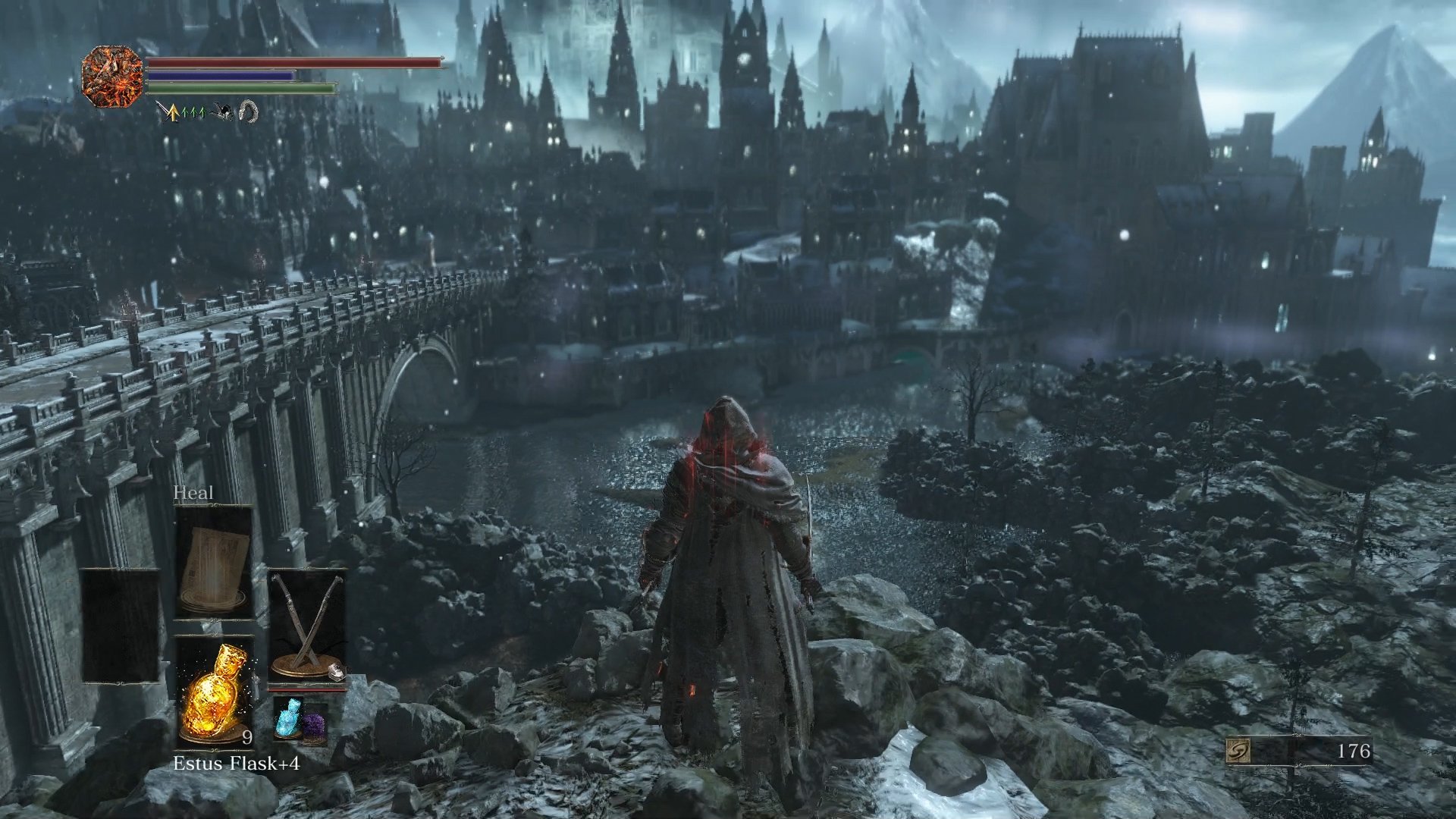Click the blue focus points bar
The height and width of the screenshot is (819, 1456).
tap(220, 76)
